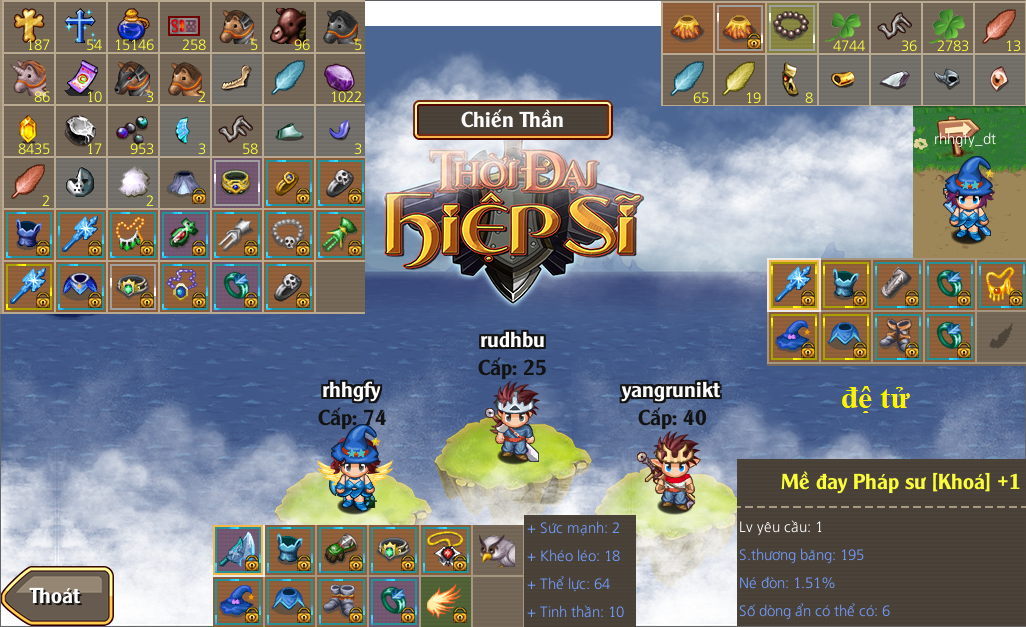Pick the three colored orbs stack

(x=133, y=131)
